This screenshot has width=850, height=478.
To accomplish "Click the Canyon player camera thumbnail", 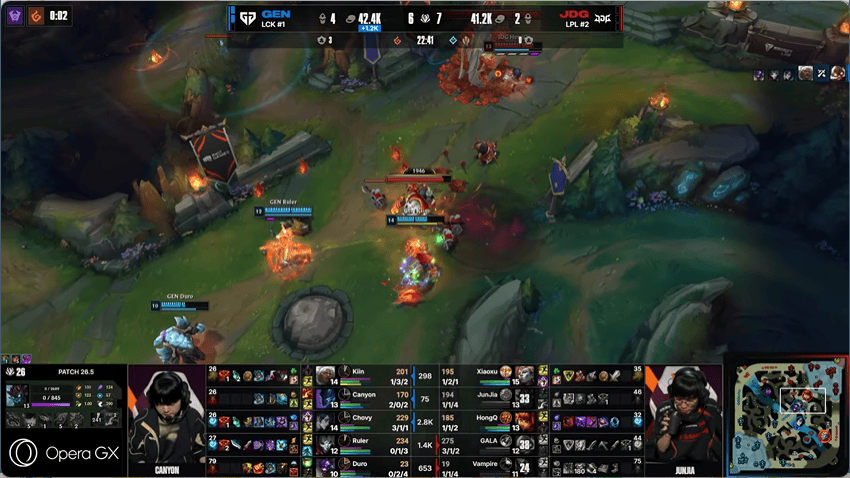I will (166, 410).
